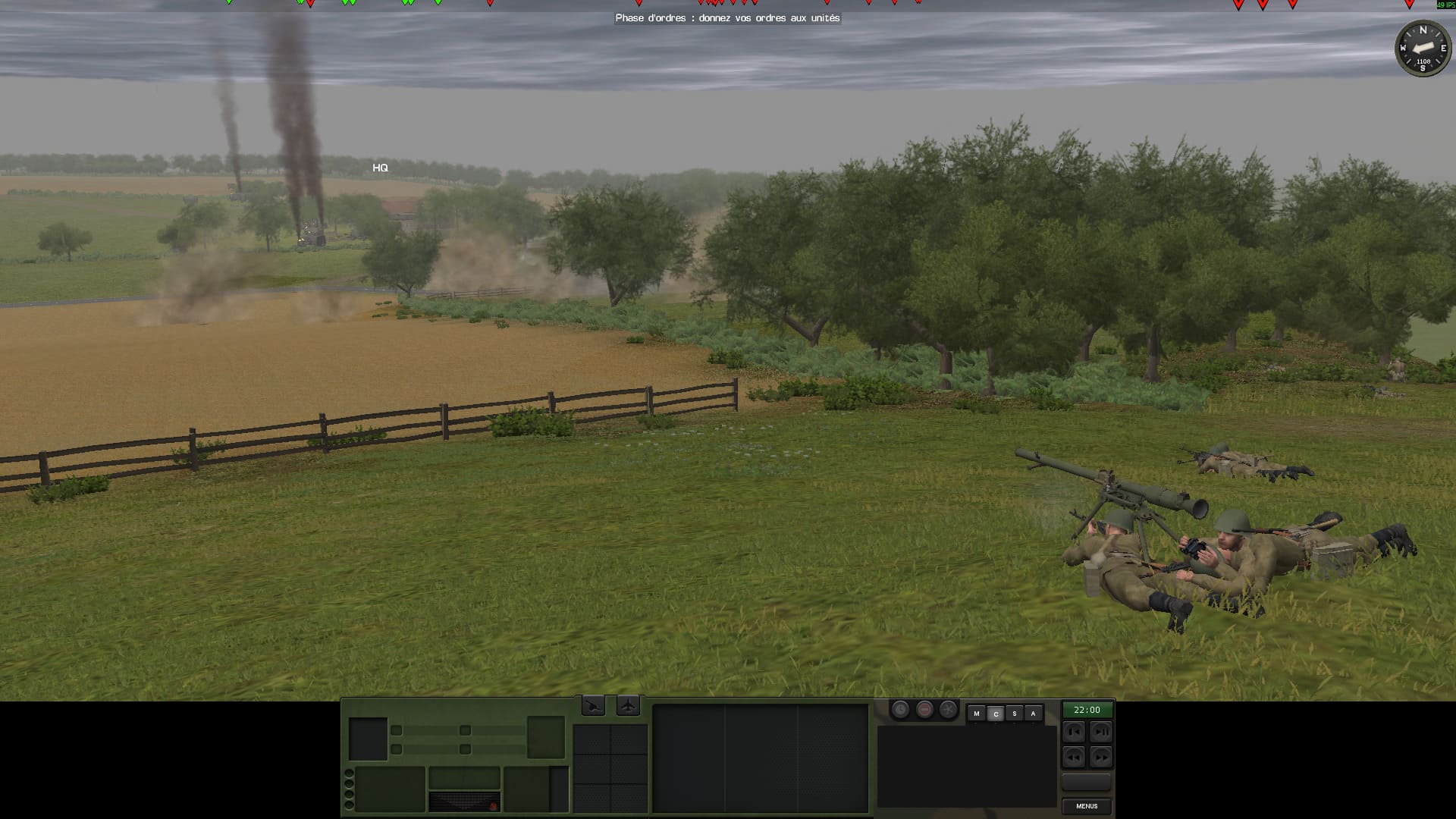Rewind the turn replay
Screen dimensions: 1456x819
tap(1073, 756)
